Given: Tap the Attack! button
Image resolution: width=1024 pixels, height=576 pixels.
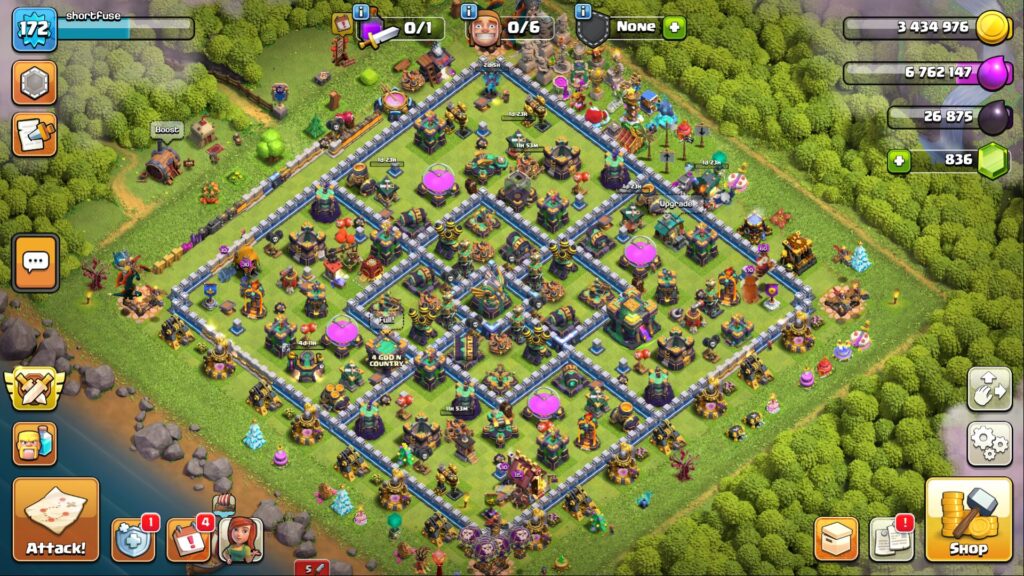Looking at the screenshot, I should pos(56,519).
